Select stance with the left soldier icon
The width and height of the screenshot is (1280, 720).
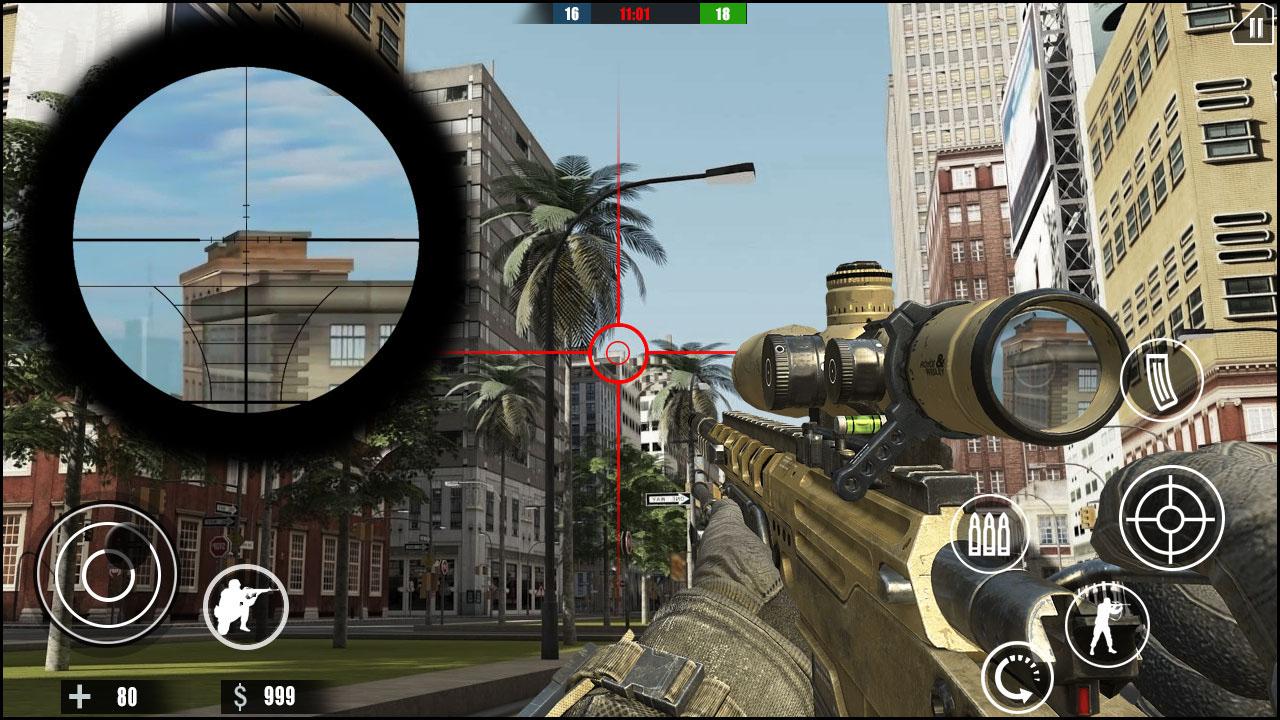[246, 606]
